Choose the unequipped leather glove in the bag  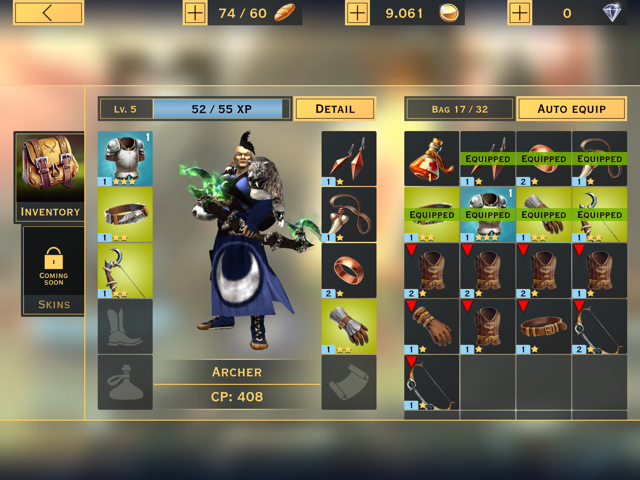(x=431, y=326)
